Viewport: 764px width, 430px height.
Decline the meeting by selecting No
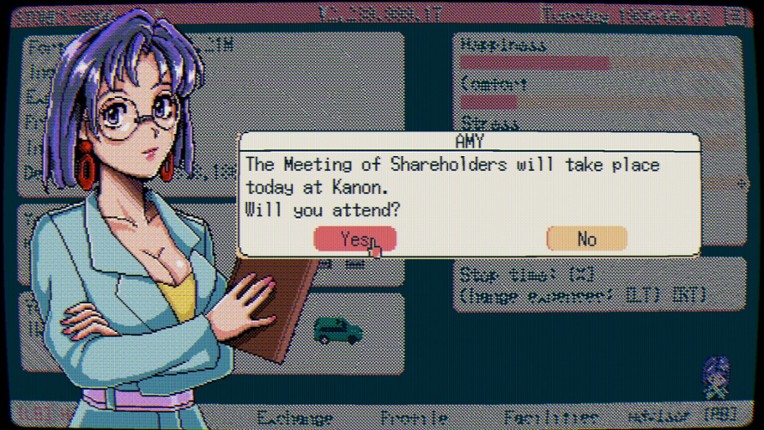pyautogui.click(x=586, y=238)
